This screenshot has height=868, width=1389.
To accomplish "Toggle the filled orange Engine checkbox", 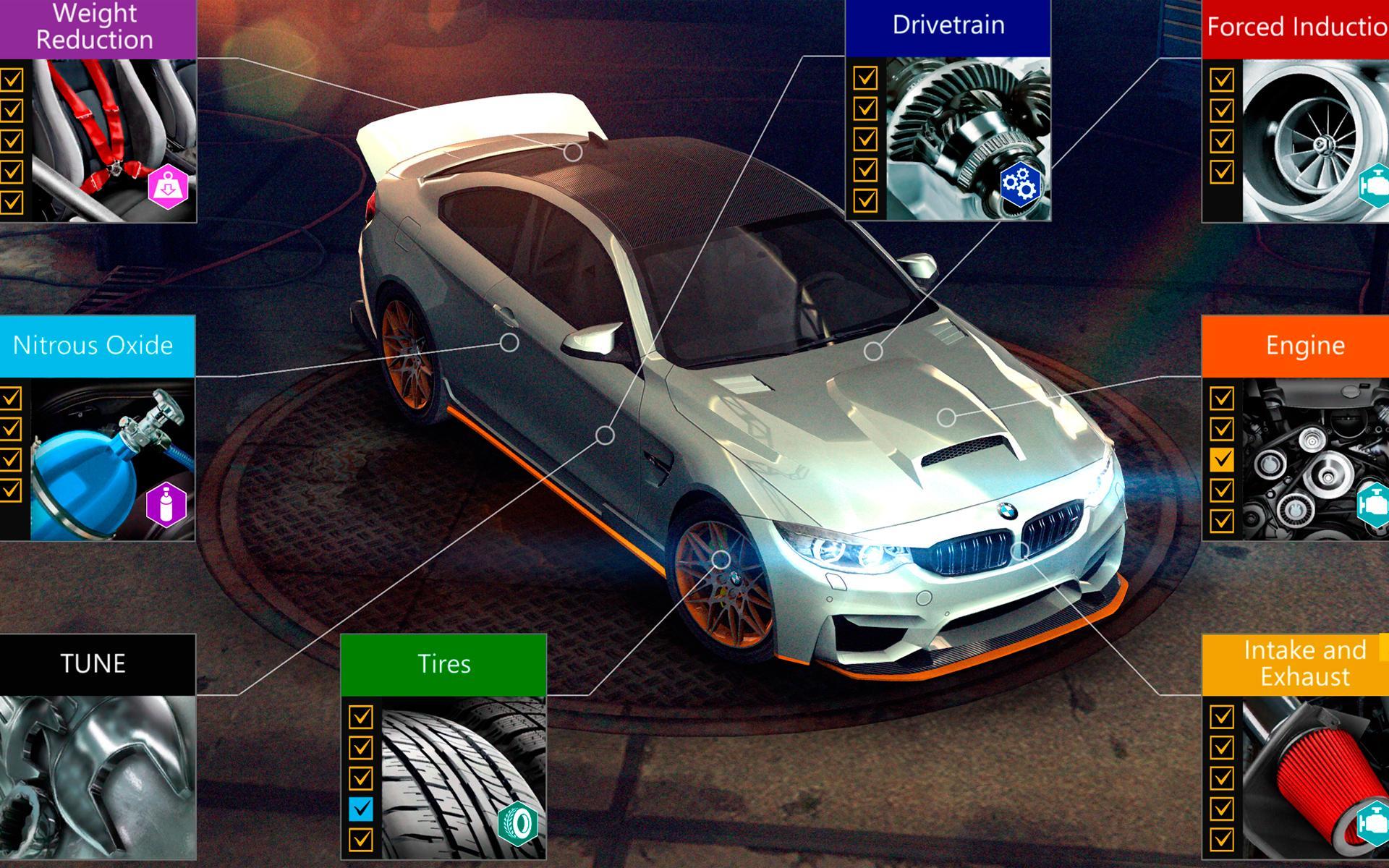I will point(1222,459).
